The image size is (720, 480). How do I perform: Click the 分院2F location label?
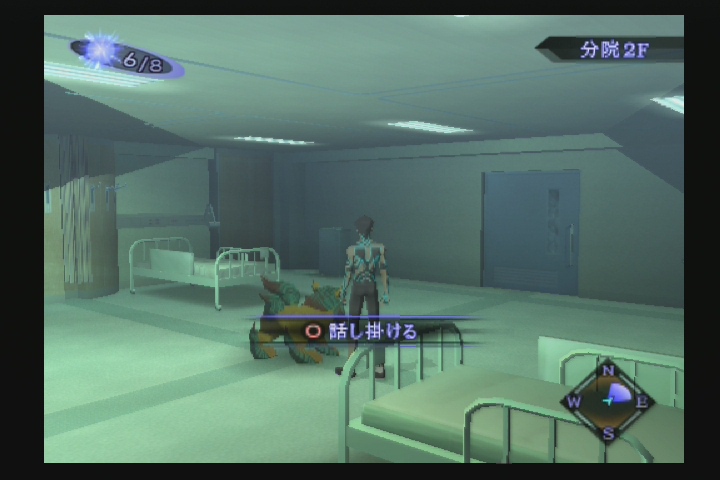(x=613, y=50)
